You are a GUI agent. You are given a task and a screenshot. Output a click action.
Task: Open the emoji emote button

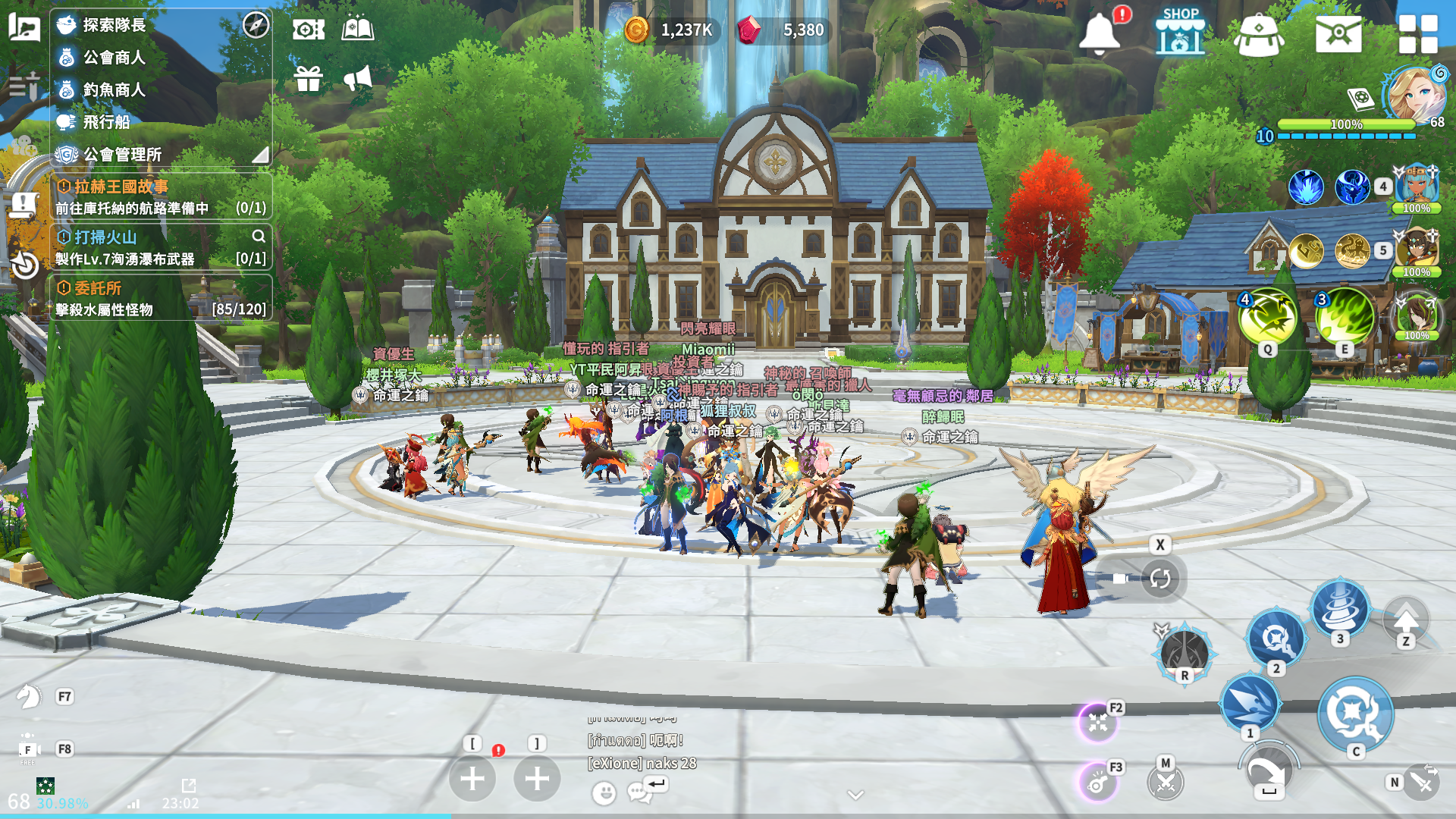(604, 793)
